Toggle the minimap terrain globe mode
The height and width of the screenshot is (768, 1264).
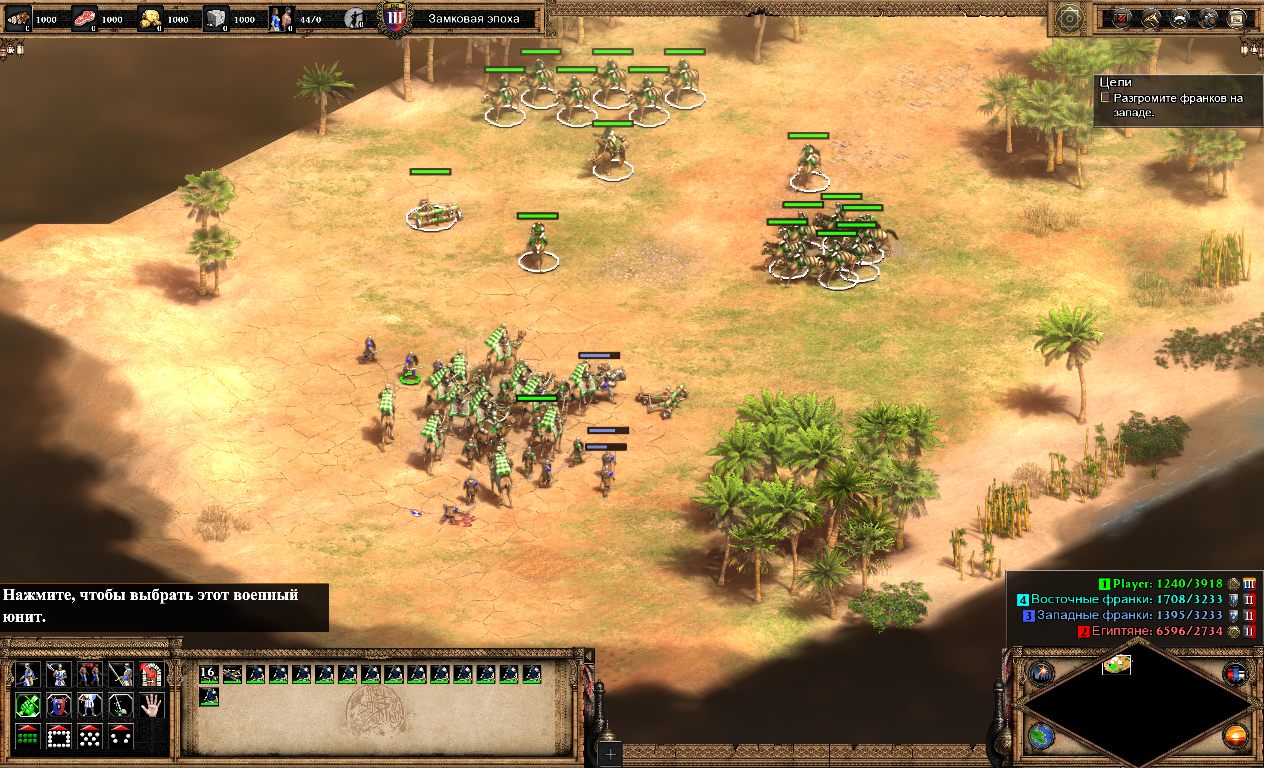tap(1041, 737)
